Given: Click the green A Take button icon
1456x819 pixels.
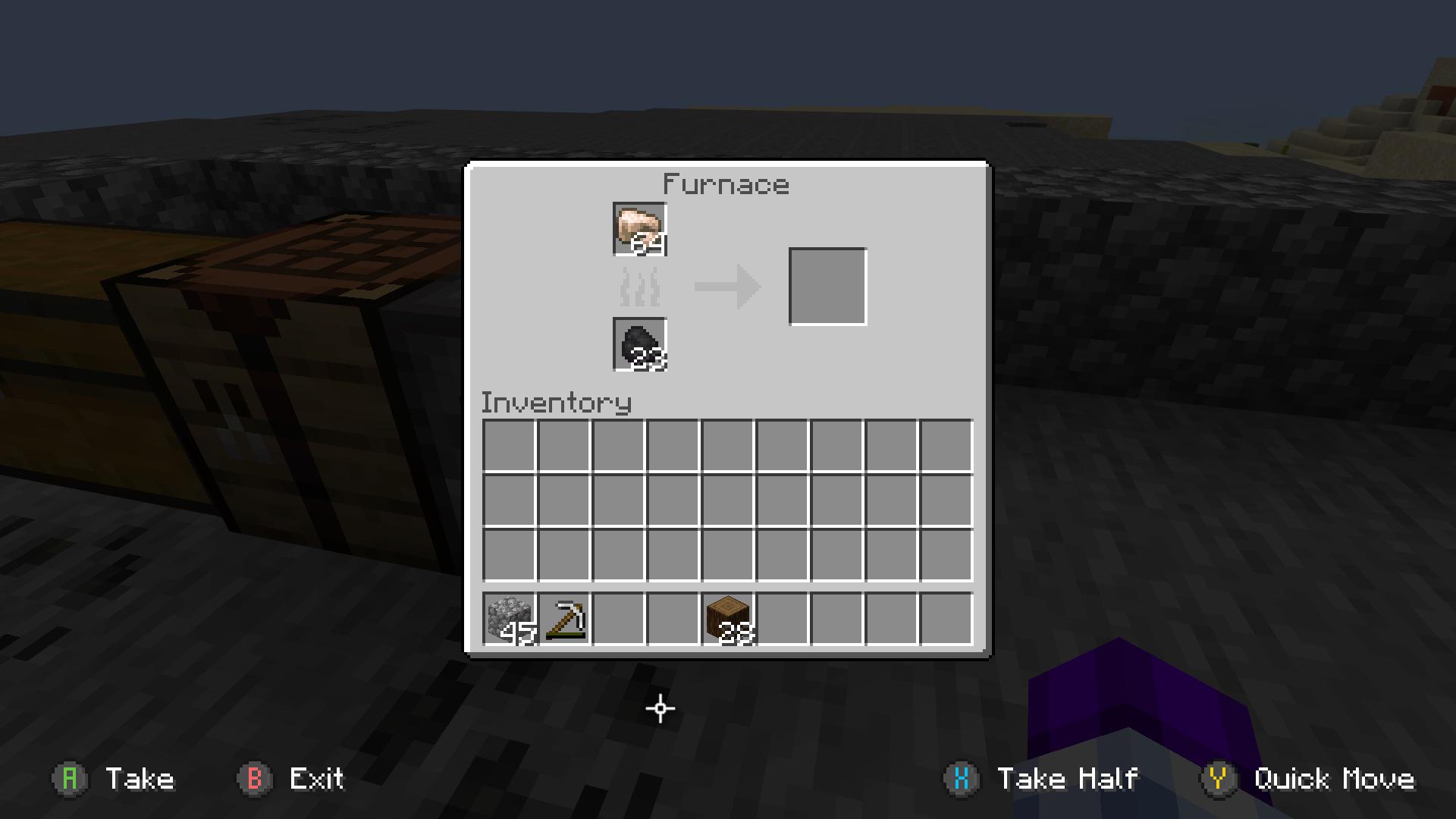Looking at the screenshot, I should tap(70, 779).
